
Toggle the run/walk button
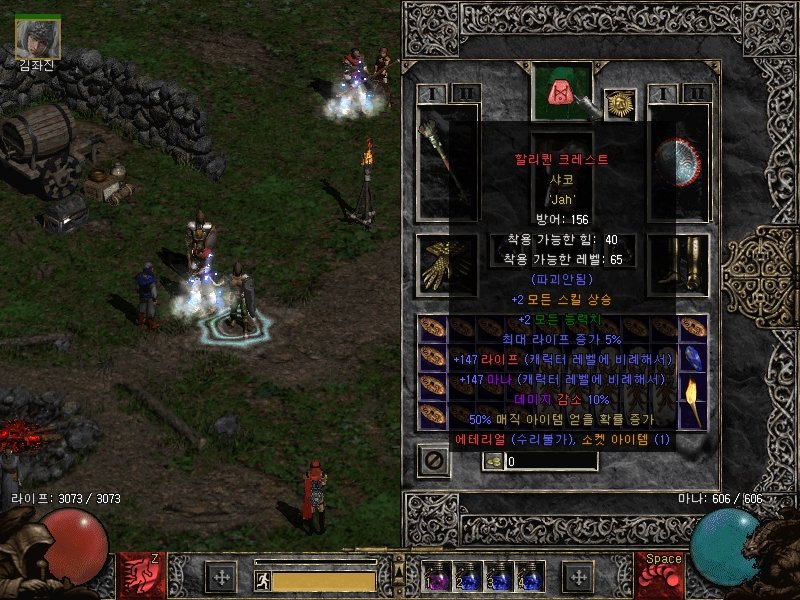[262, 580]
